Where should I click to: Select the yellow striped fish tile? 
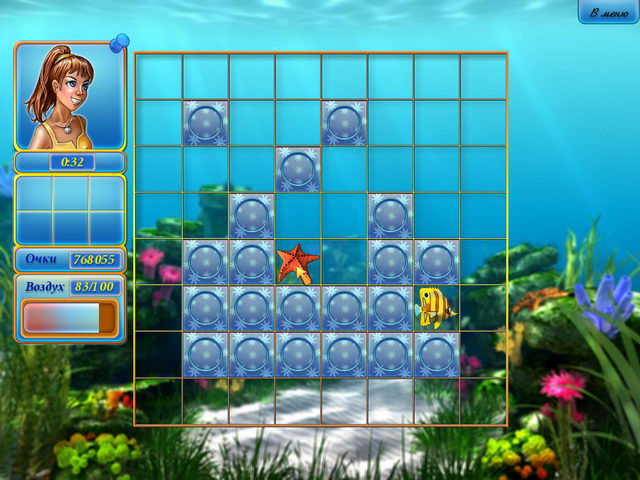point(435,307)
